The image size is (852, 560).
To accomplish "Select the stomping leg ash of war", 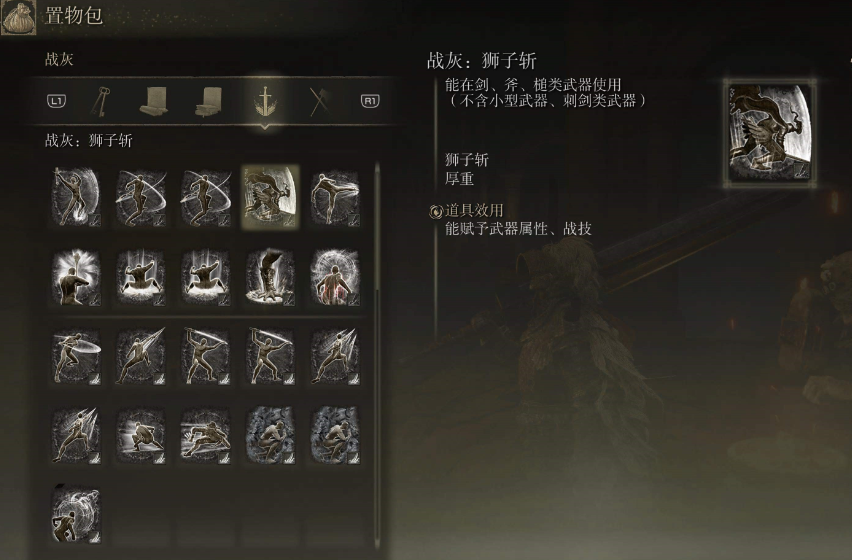I will click(270, 275).
